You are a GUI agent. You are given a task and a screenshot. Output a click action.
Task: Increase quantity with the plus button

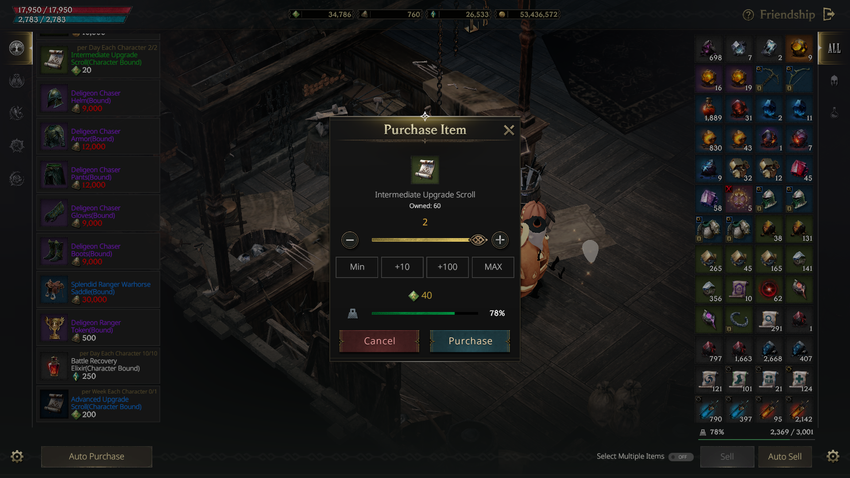(500, 240)
